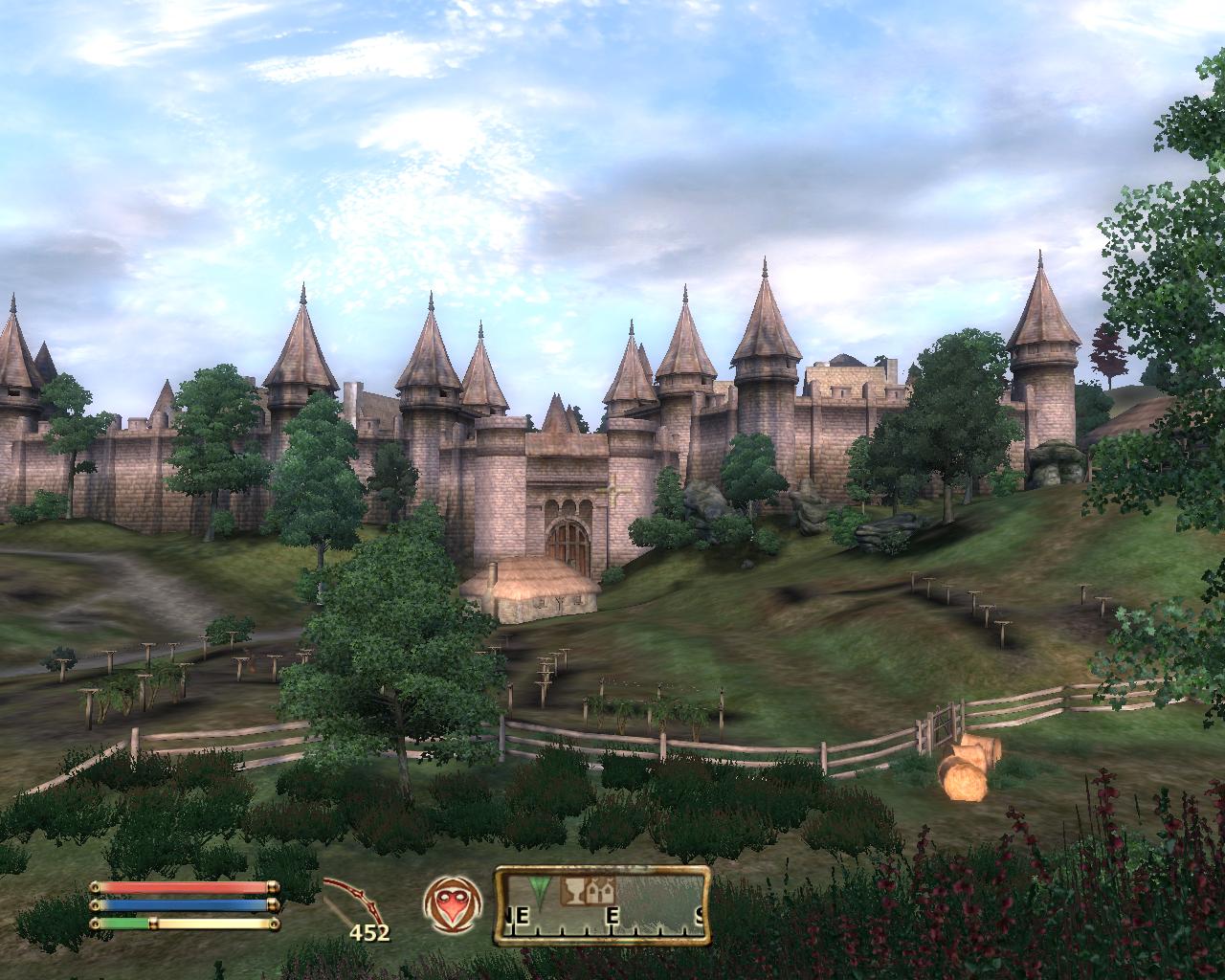
Task: Click the E direction letter on the compass
Action: click(612, 916)
